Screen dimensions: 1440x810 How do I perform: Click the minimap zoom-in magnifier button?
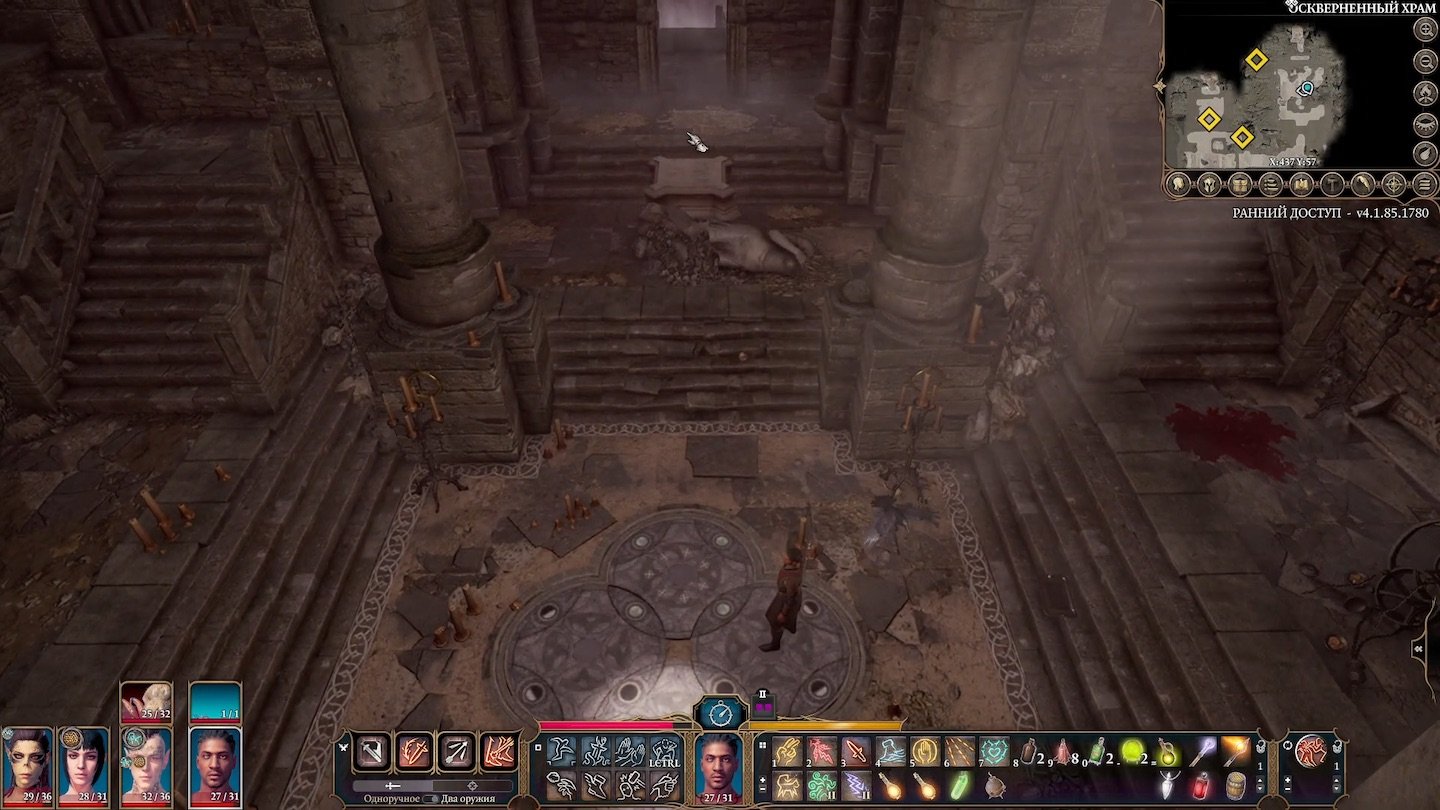[1423, 29]
